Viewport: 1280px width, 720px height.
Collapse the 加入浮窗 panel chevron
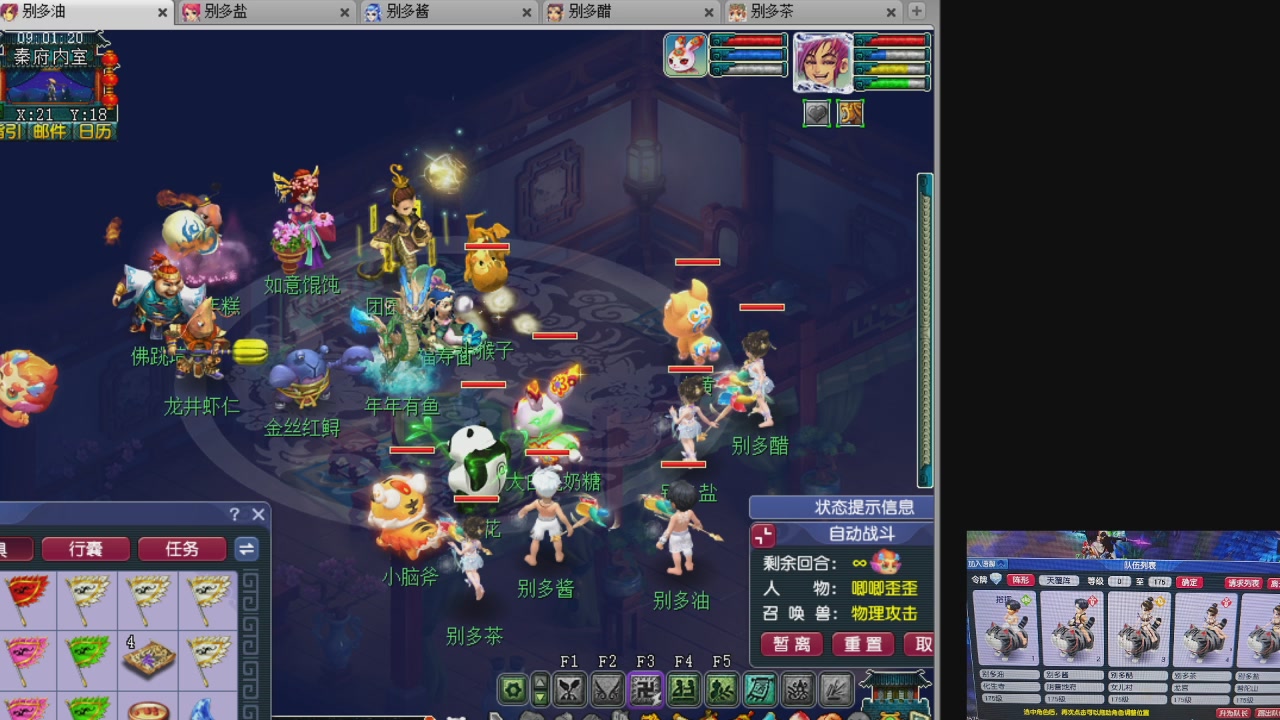click(1001, 564)
